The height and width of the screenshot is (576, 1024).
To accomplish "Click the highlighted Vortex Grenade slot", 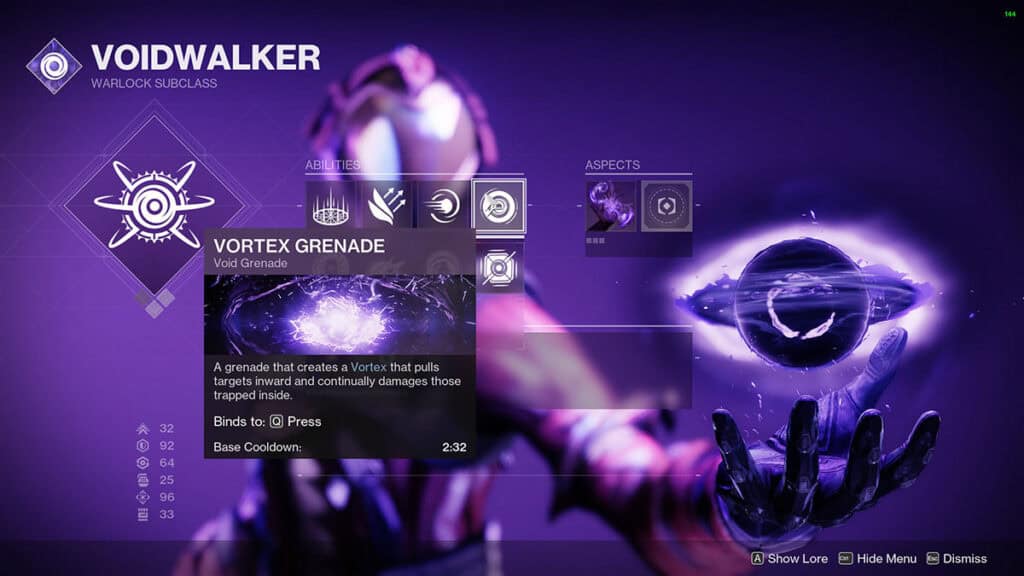I will tap(499, 205).
